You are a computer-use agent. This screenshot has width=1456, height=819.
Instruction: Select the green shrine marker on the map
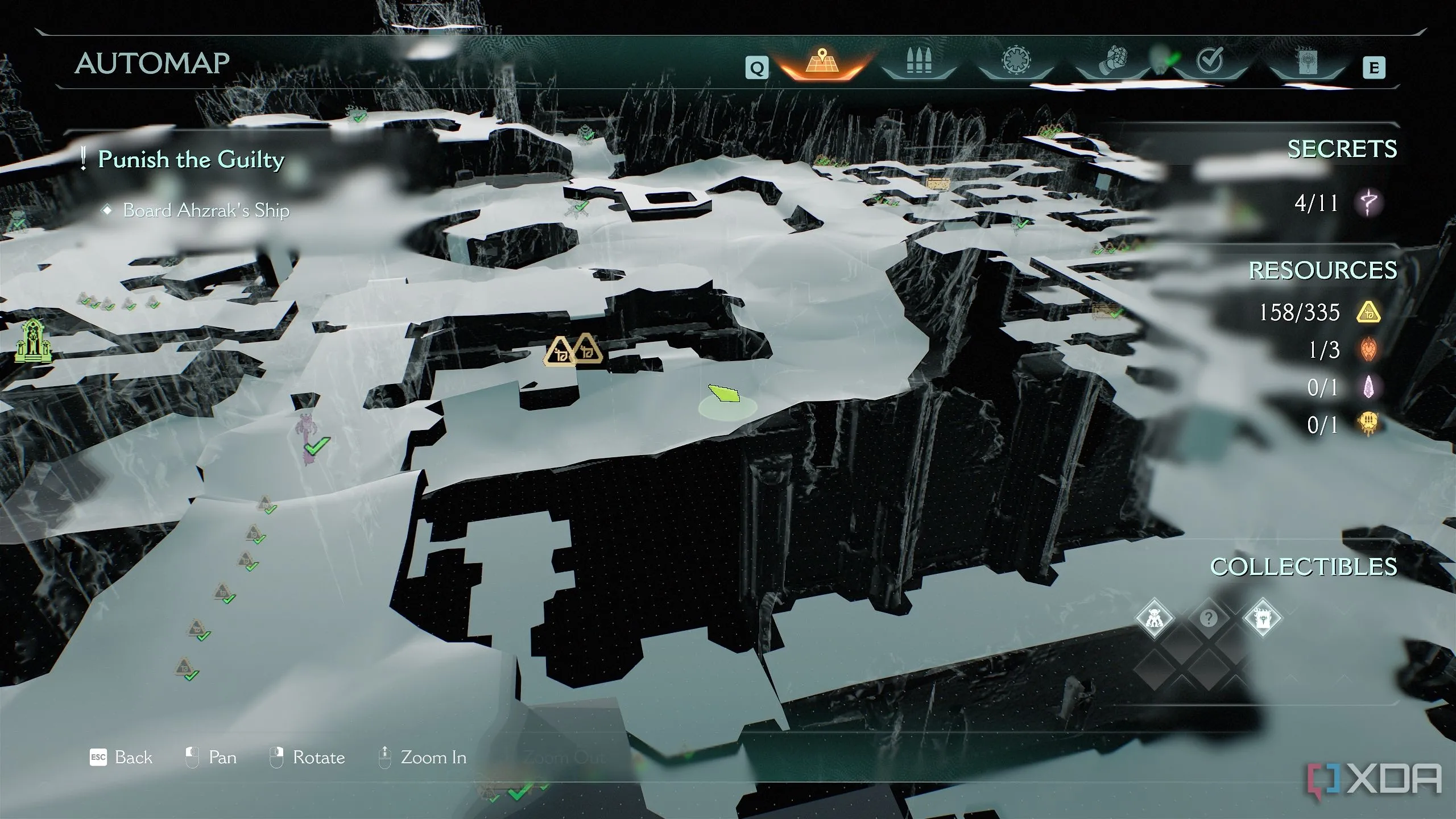click(x=34, y=341)
